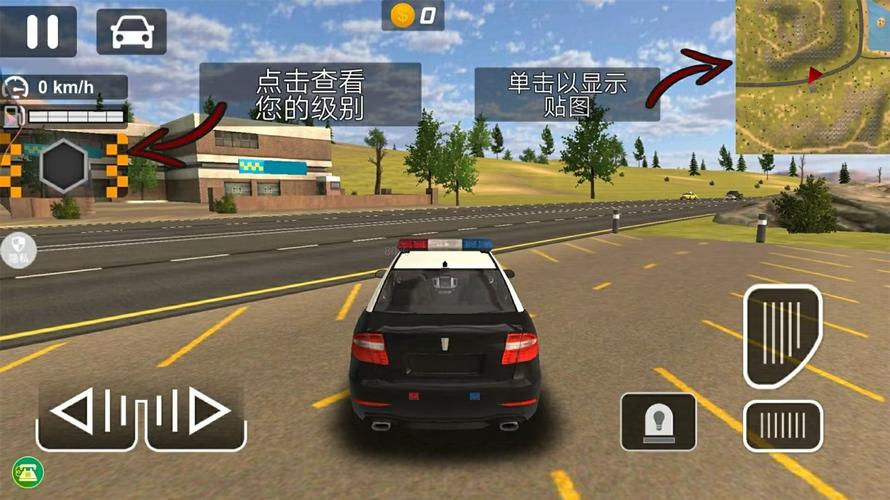Tap the green telephone icon
Screen dimensions: 890x500
pyautogui.click(x=23, y=471)
